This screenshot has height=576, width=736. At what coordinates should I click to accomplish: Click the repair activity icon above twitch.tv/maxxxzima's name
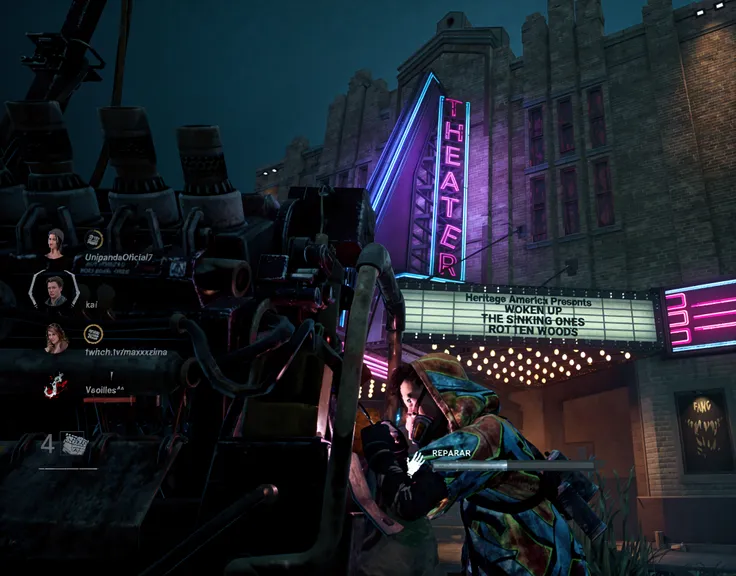[93, 333]
